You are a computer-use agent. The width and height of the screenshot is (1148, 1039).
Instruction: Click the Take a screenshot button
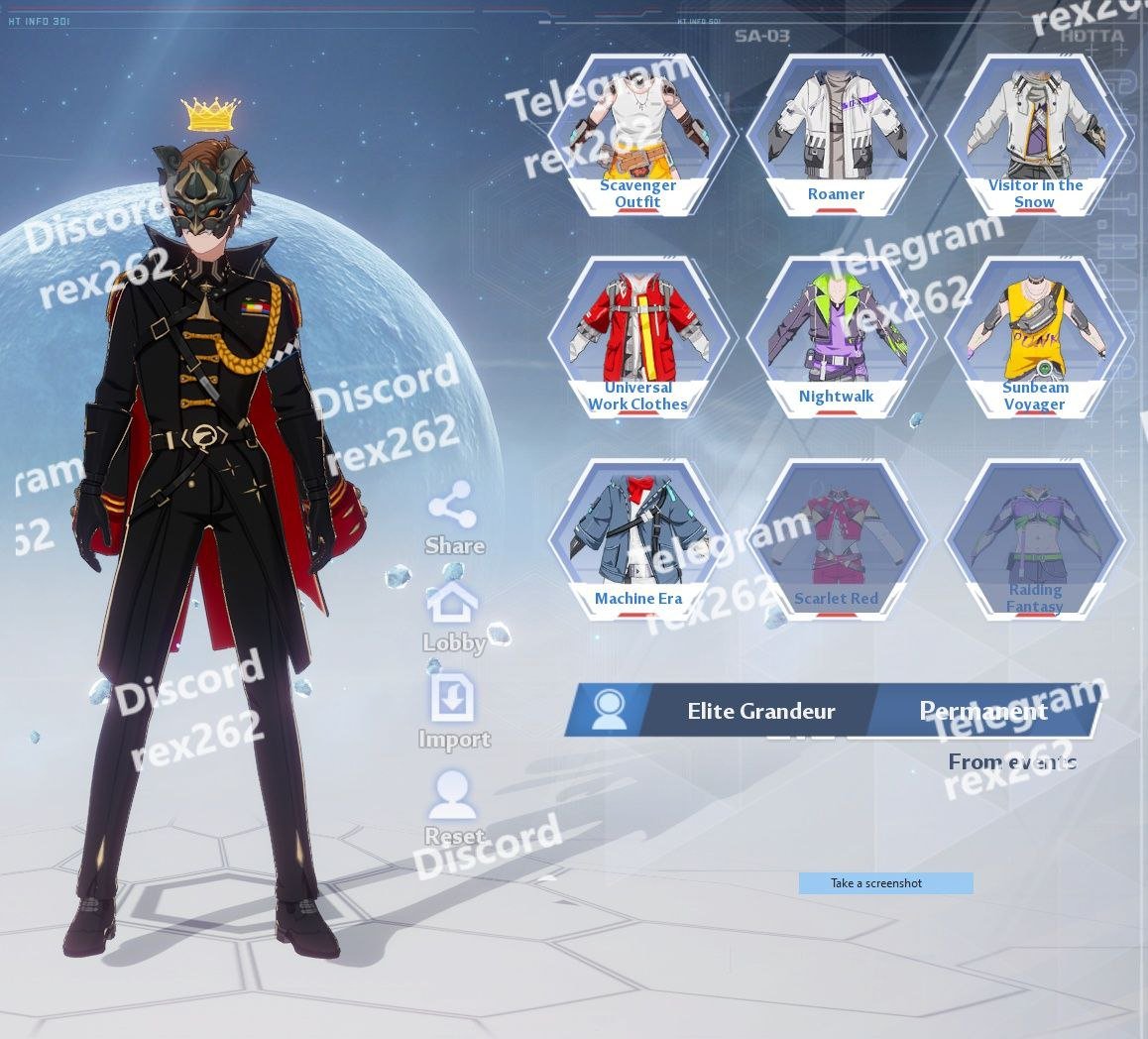[885, 883]
